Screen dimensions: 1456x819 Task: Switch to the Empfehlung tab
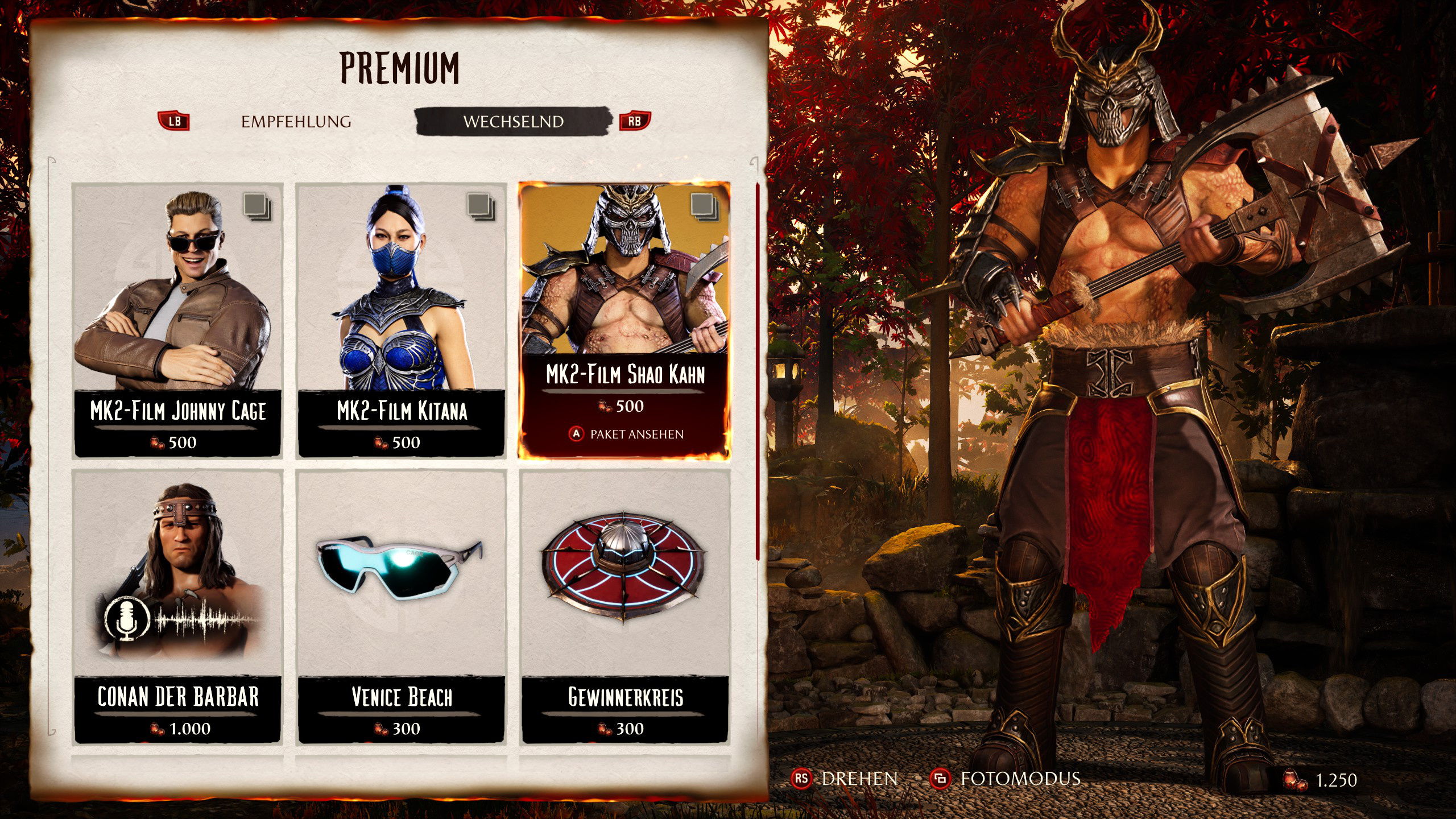click(296, 122)
